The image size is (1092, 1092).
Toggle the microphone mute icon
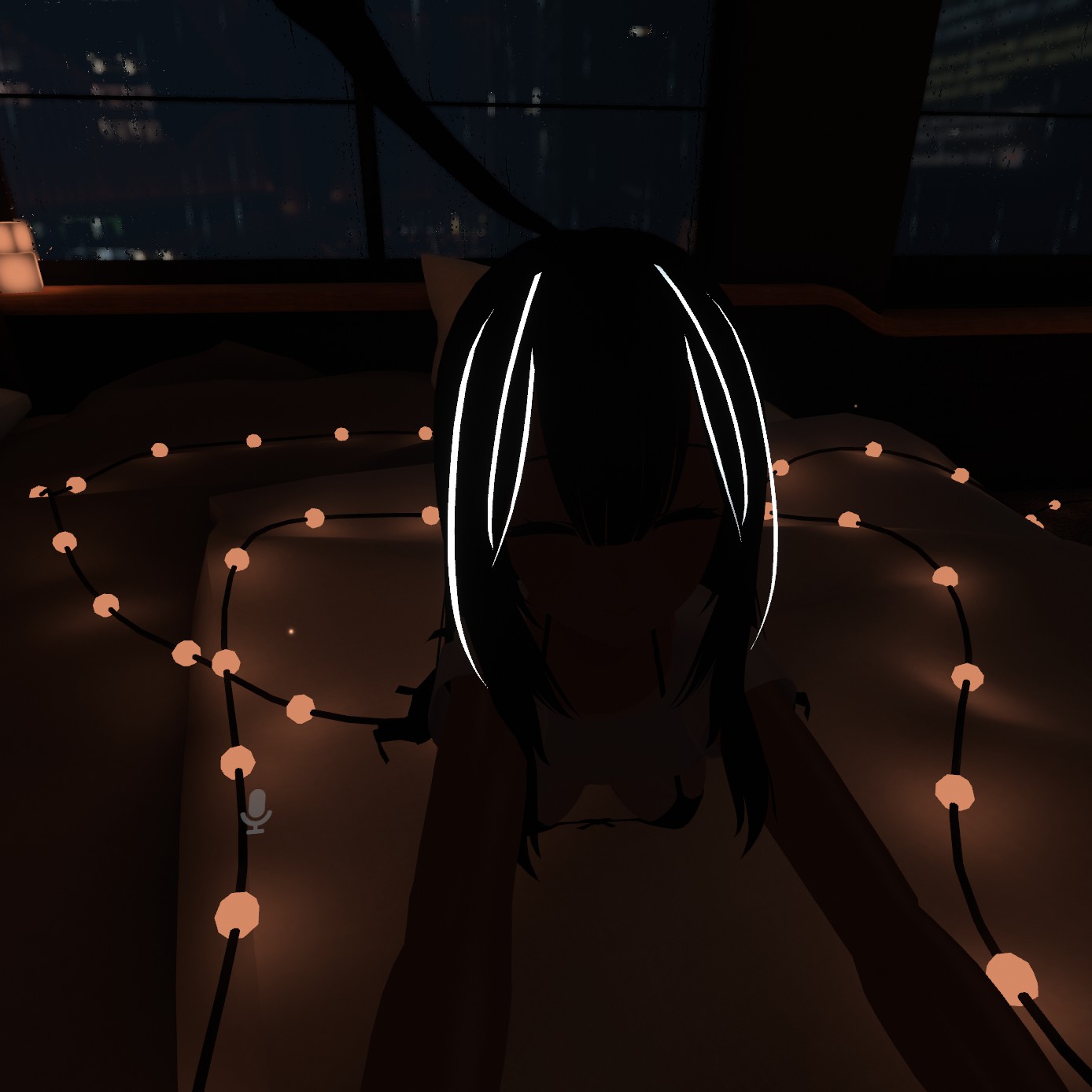point(256,811)
